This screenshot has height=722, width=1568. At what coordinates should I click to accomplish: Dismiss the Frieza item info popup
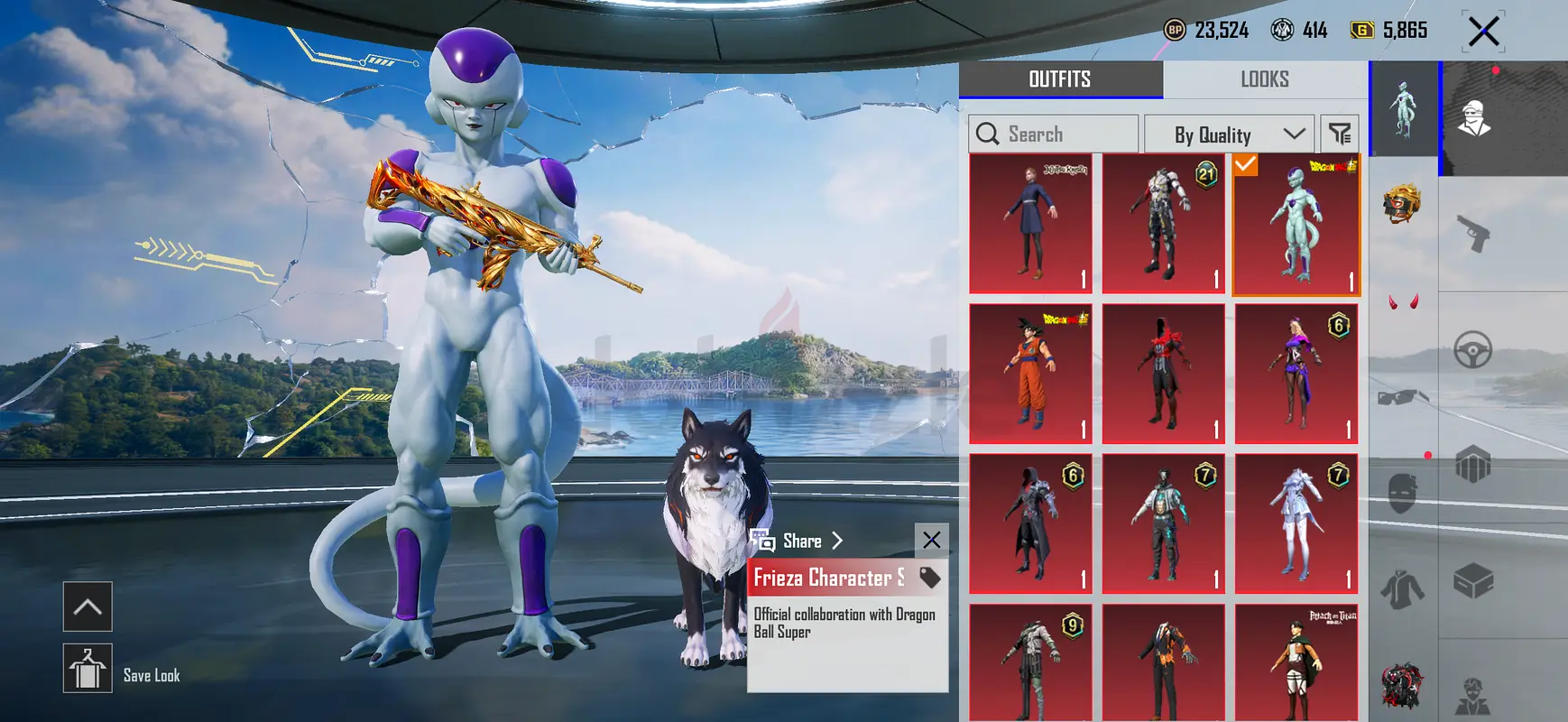point(931,540)
